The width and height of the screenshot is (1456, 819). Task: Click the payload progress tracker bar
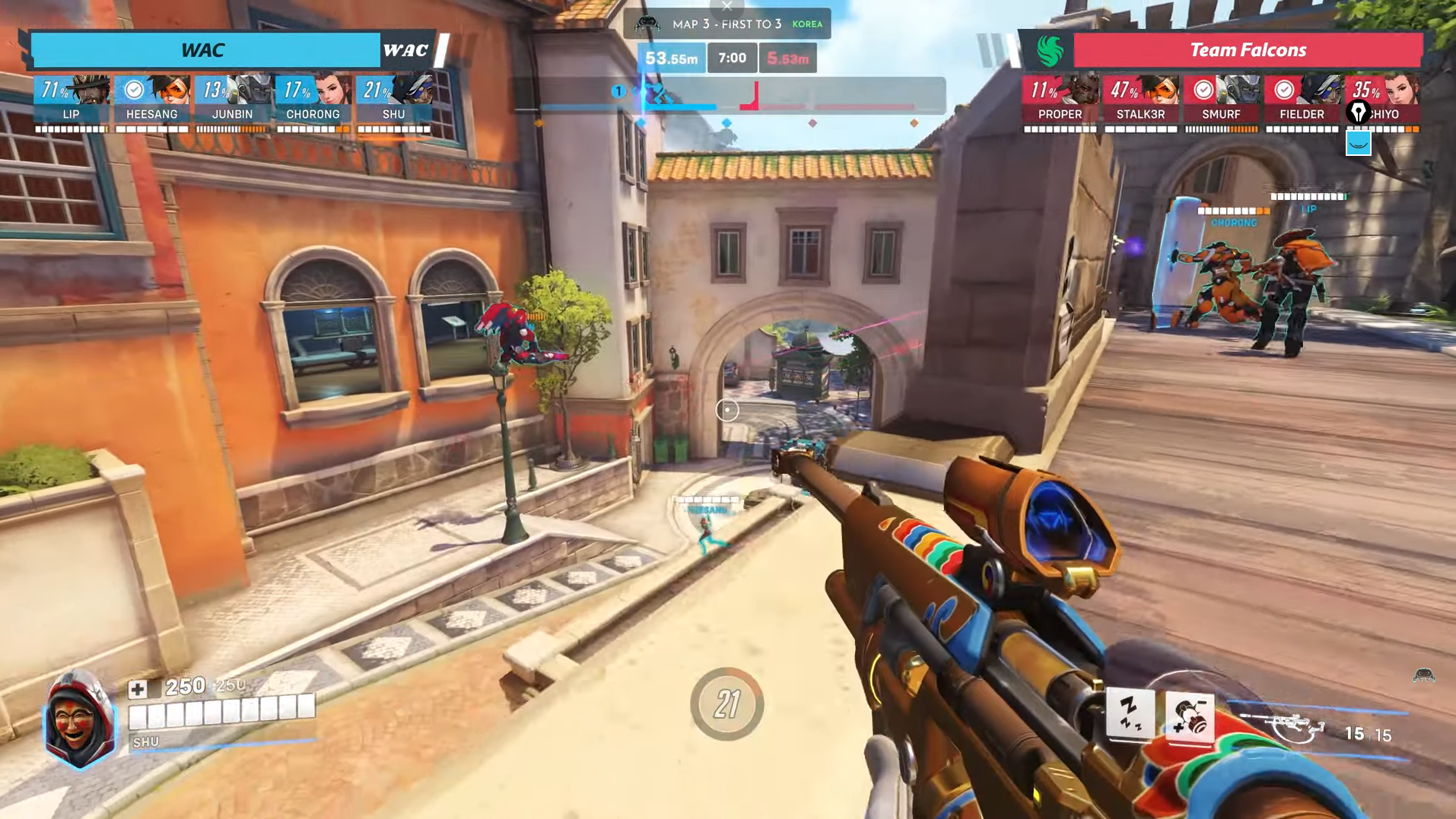point(726,96)
